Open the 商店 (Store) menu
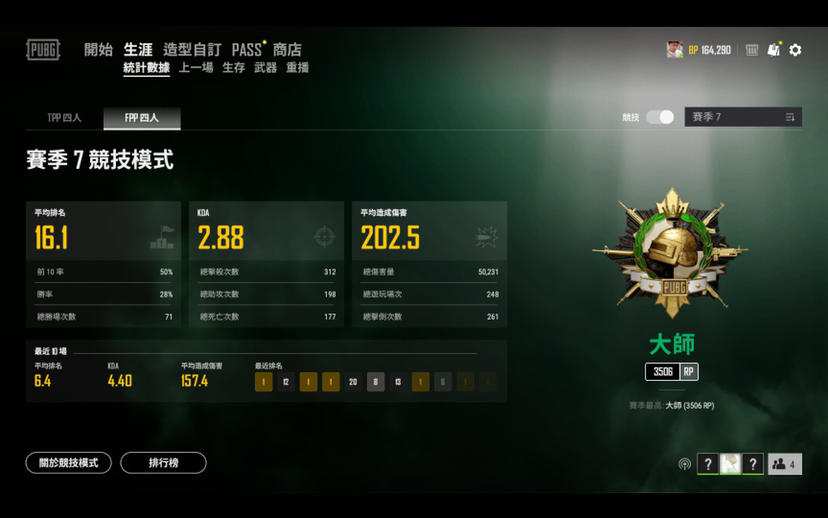The width and height of the screenshot is (828, 518). [287, 50]
